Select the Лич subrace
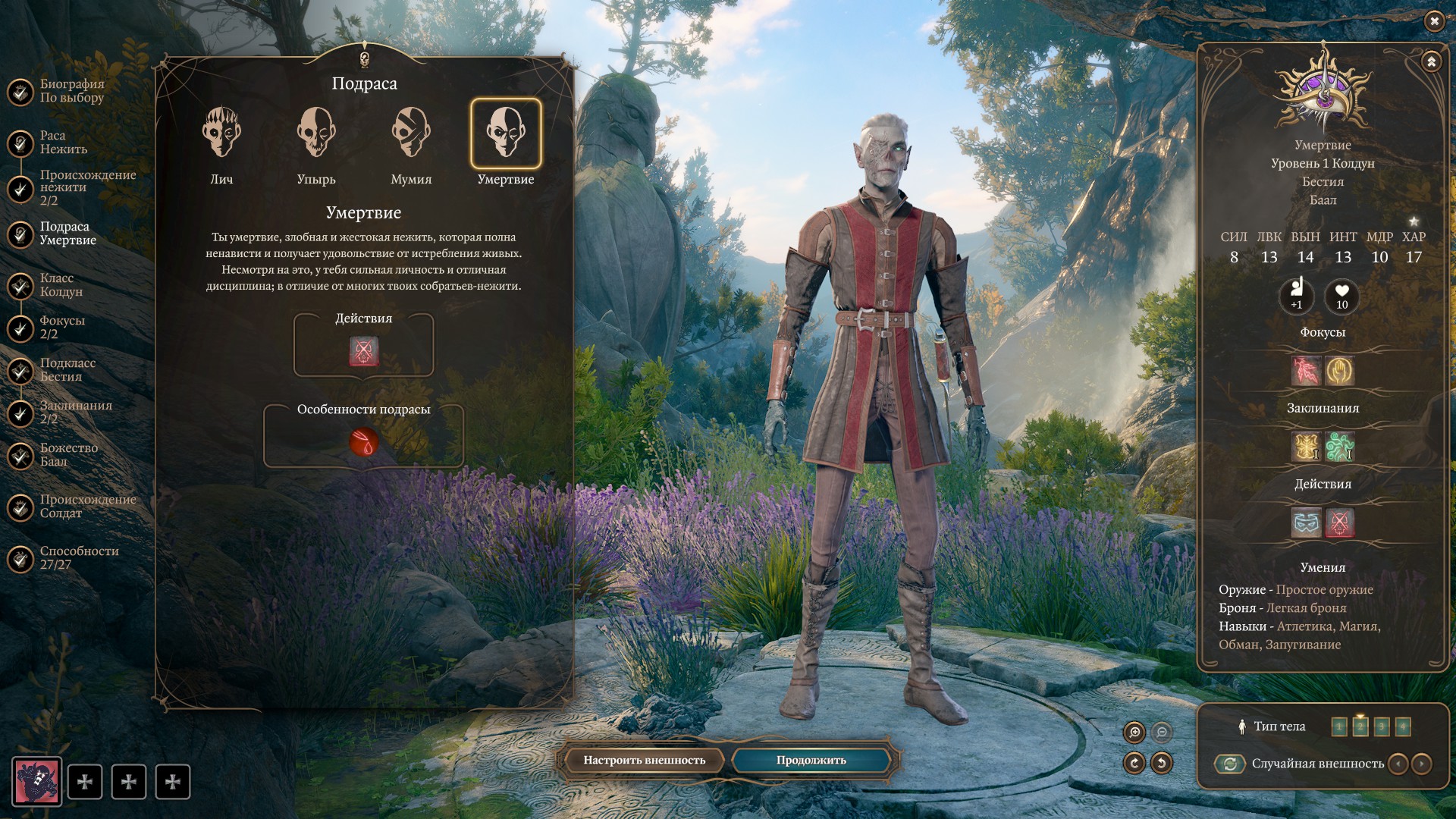Screen dimensions: 1456x819 pyautogui.click(x=221, y=134)
